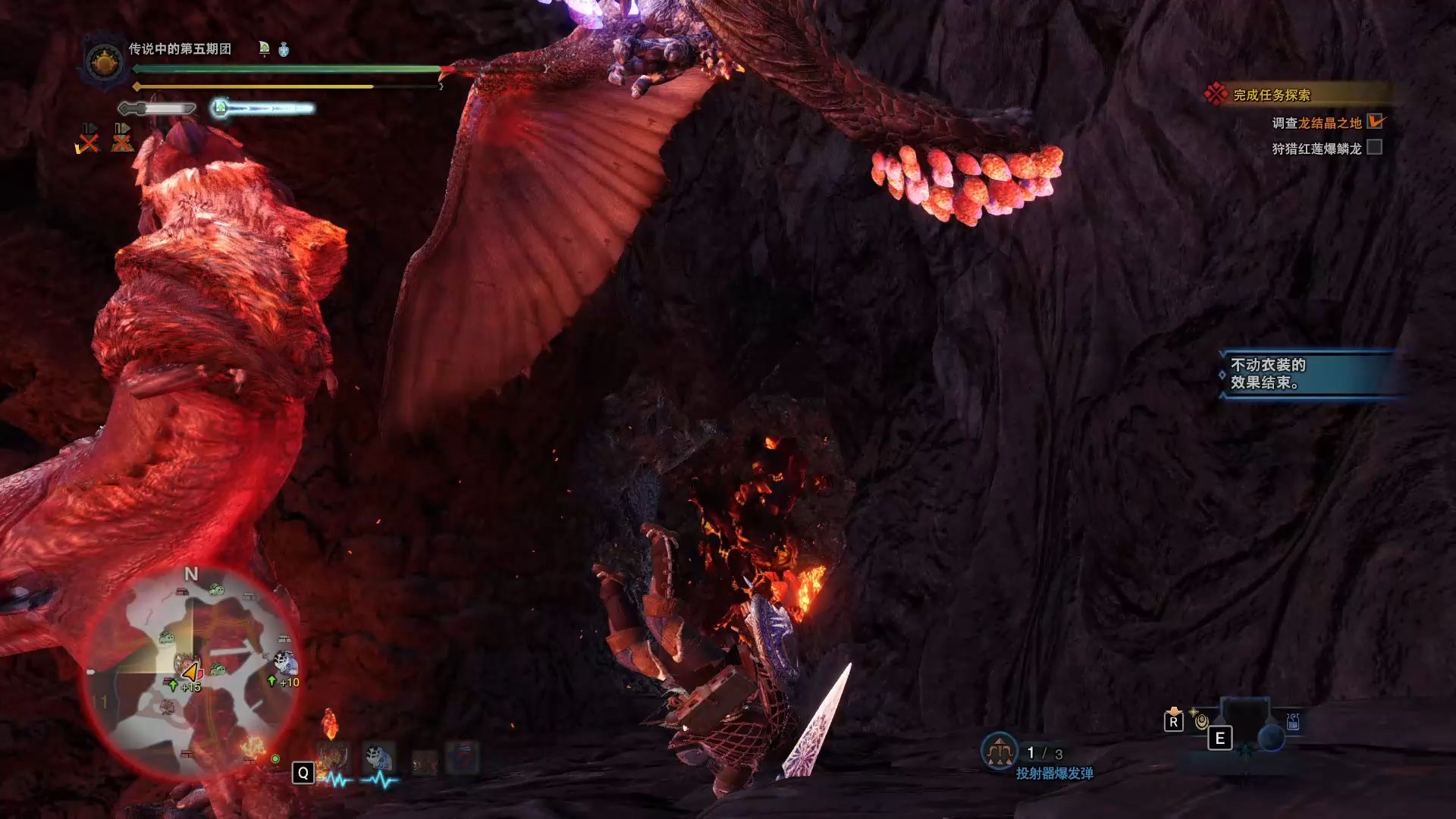Click the blue potion buff status icon

pyautogui.click(x=284, y=49)
